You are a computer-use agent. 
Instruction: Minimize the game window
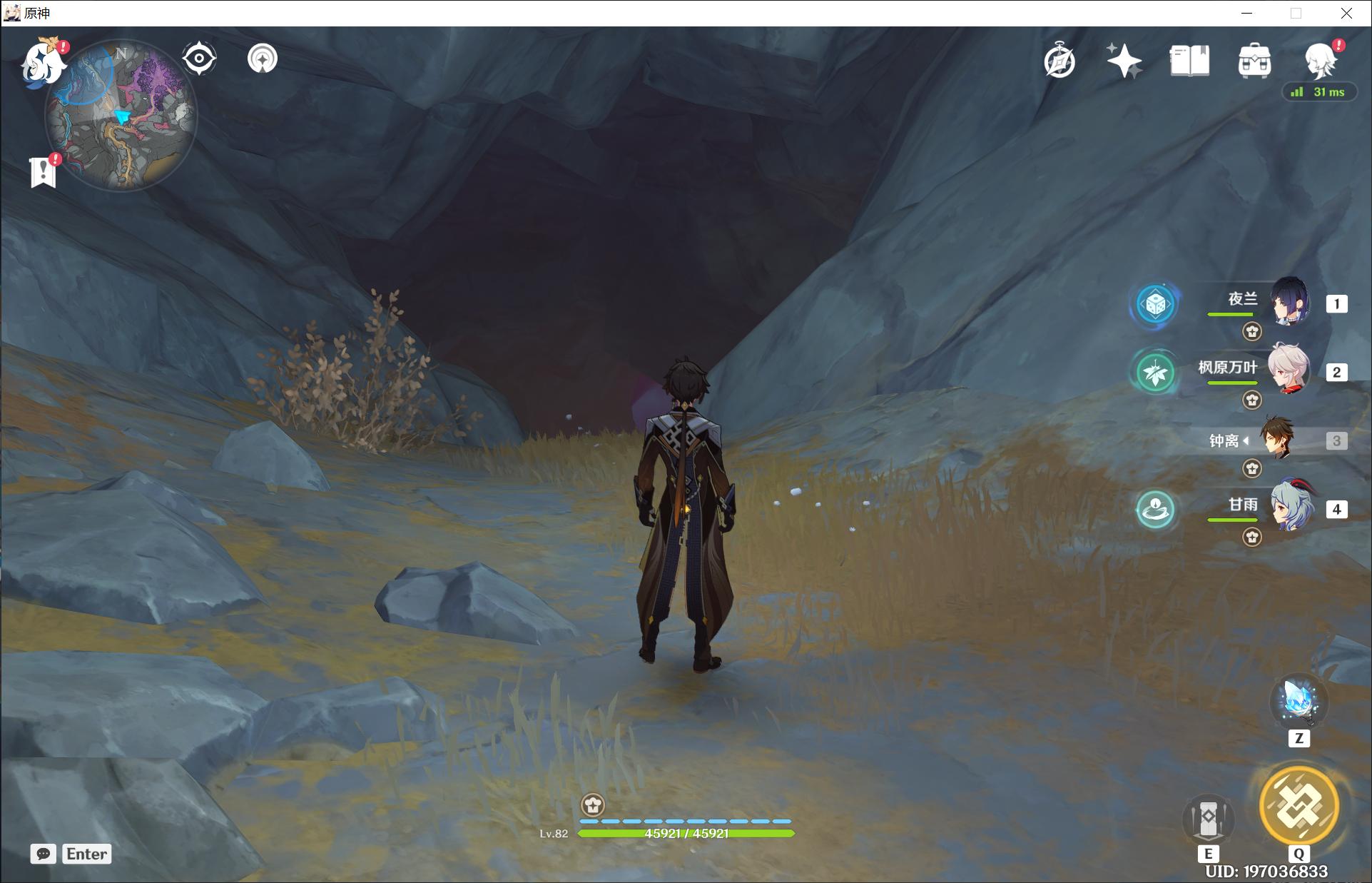[x=1246, y=13]
